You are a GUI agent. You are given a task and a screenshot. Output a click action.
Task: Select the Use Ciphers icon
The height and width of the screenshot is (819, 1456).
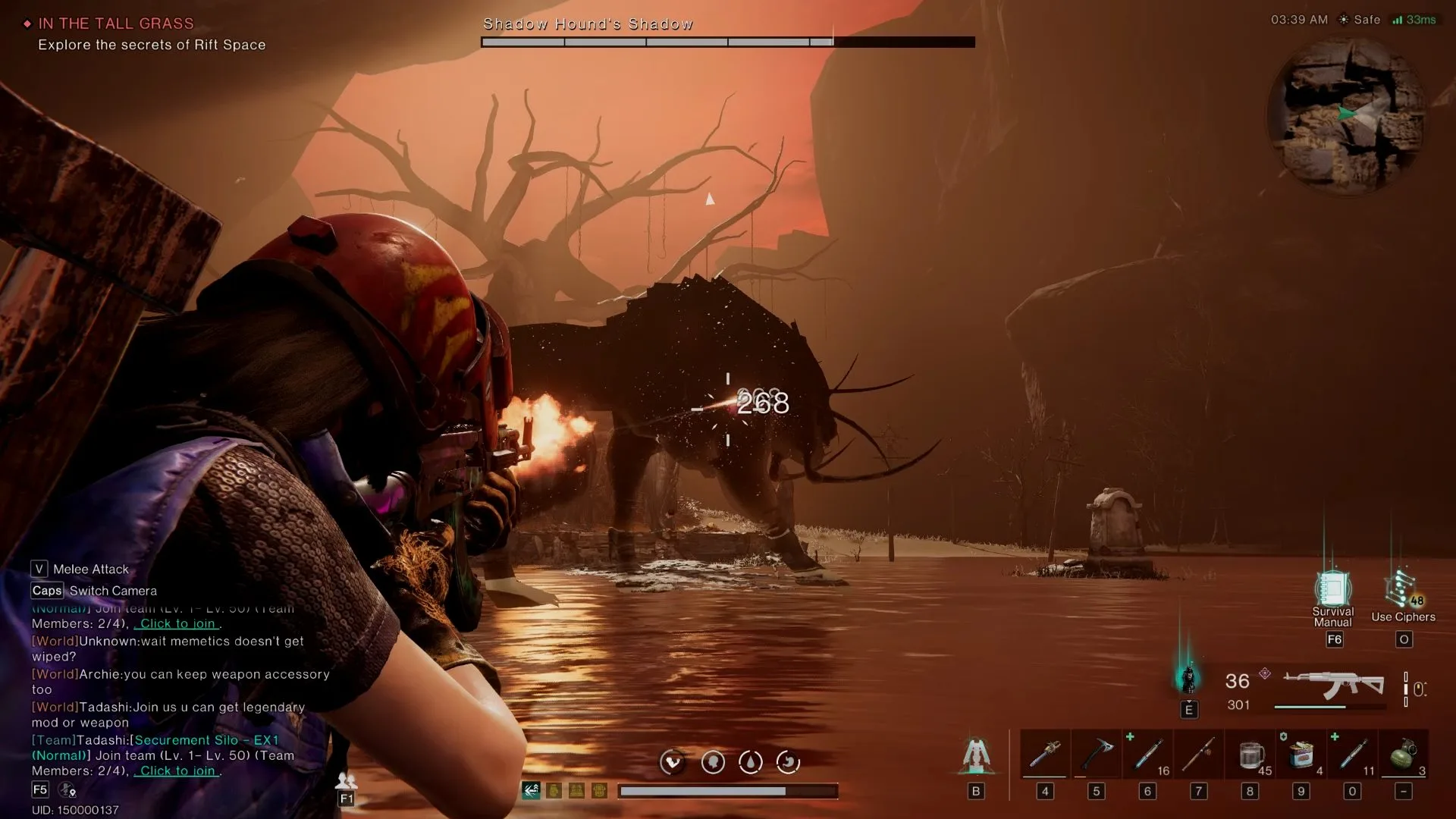tap(1401, 592)
